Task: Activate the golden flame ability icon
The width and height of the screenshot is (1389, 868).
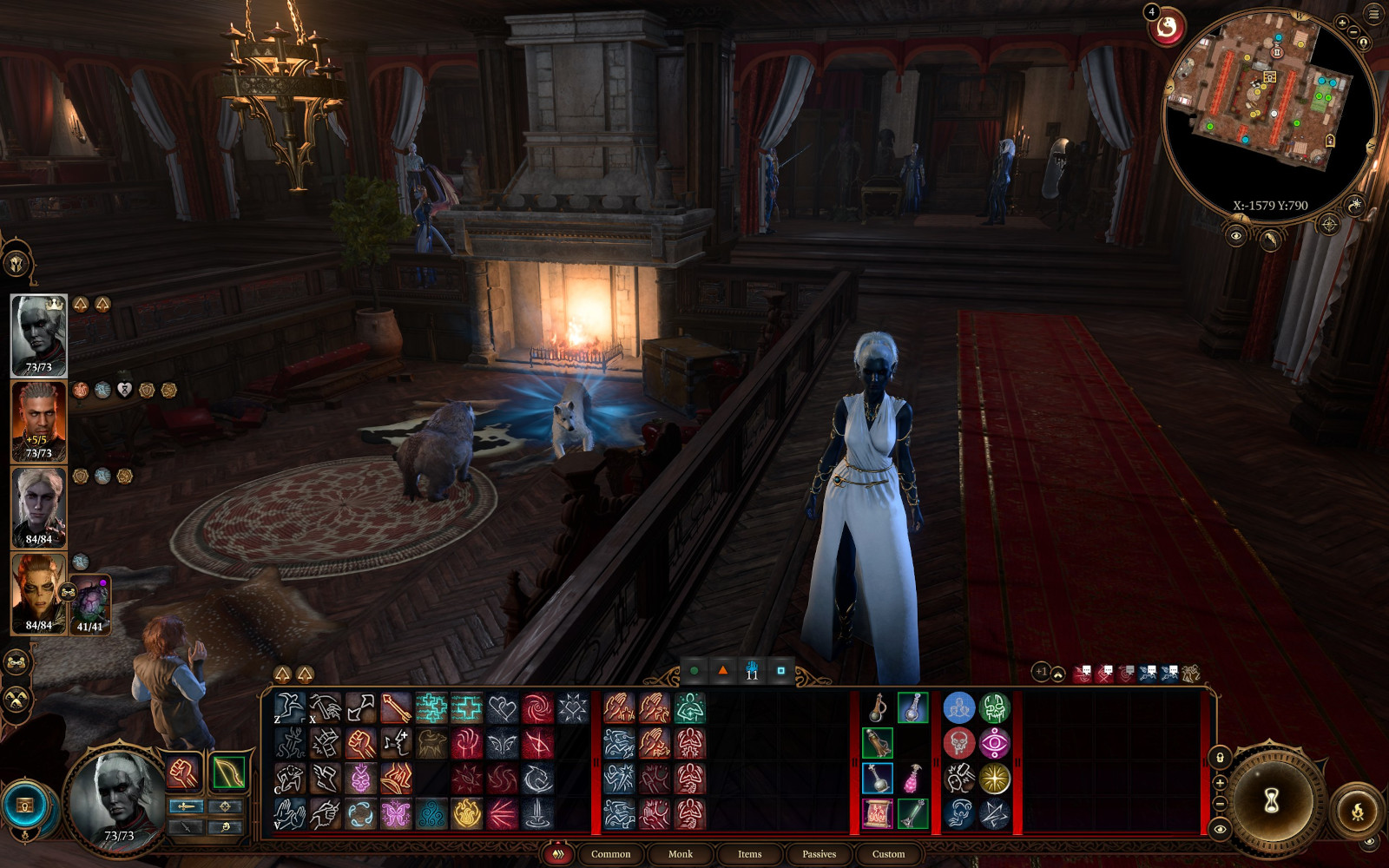Action: (x=466, y=814)
